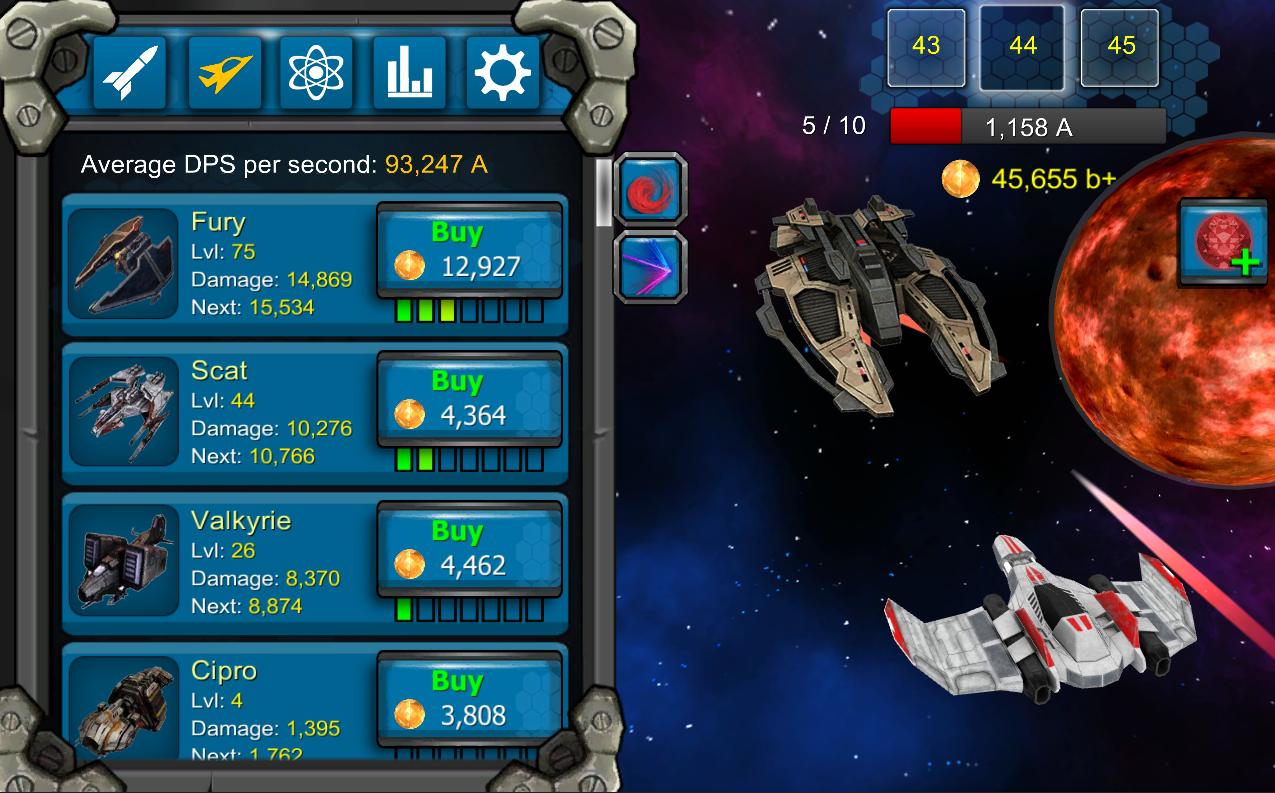Open the atom research tab
Screen dimensions: 1275x793
pyautogui.click(x=317, y=73)
